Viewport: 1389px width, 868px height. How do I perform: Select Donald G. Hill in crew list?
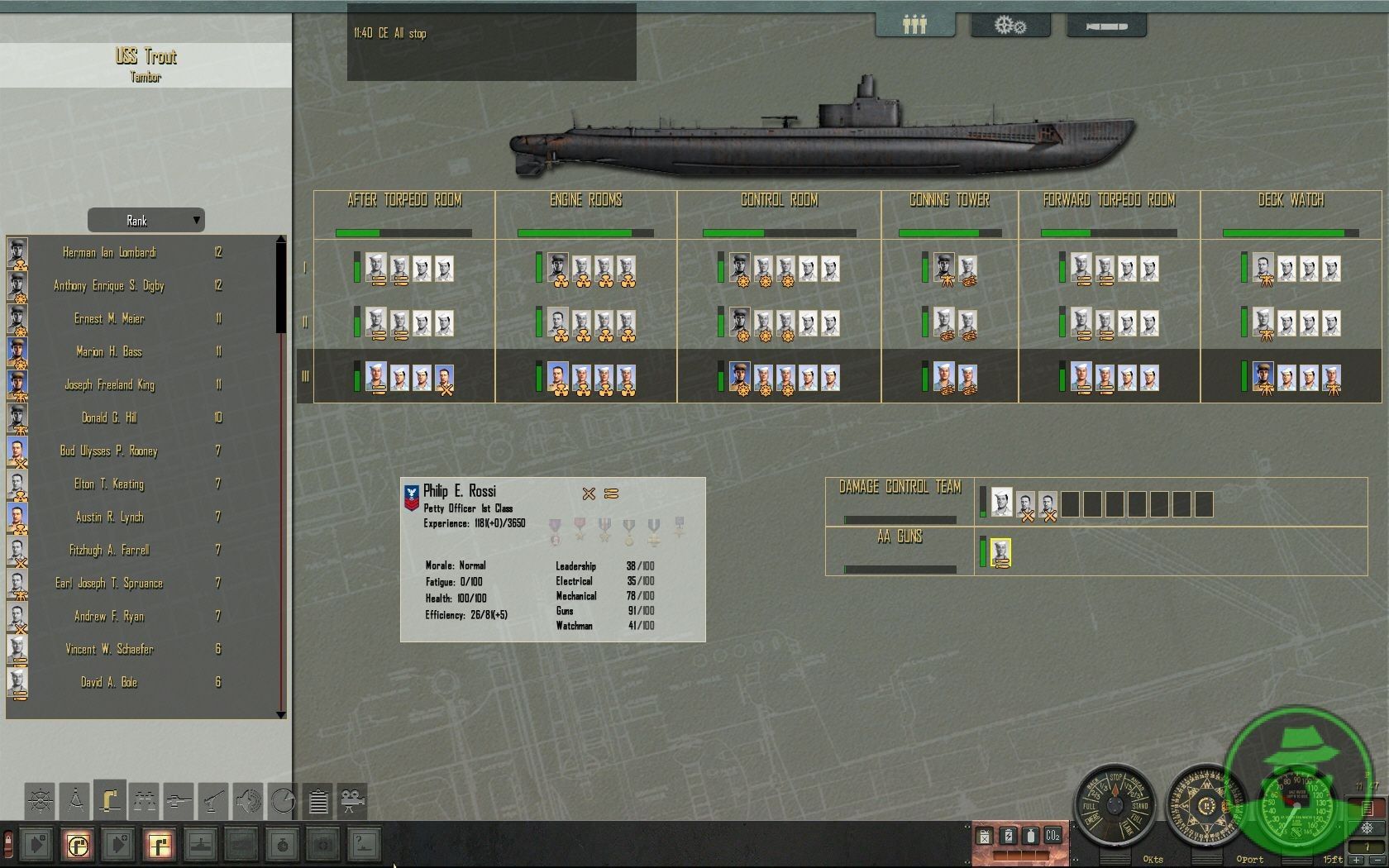coord(109,418)
